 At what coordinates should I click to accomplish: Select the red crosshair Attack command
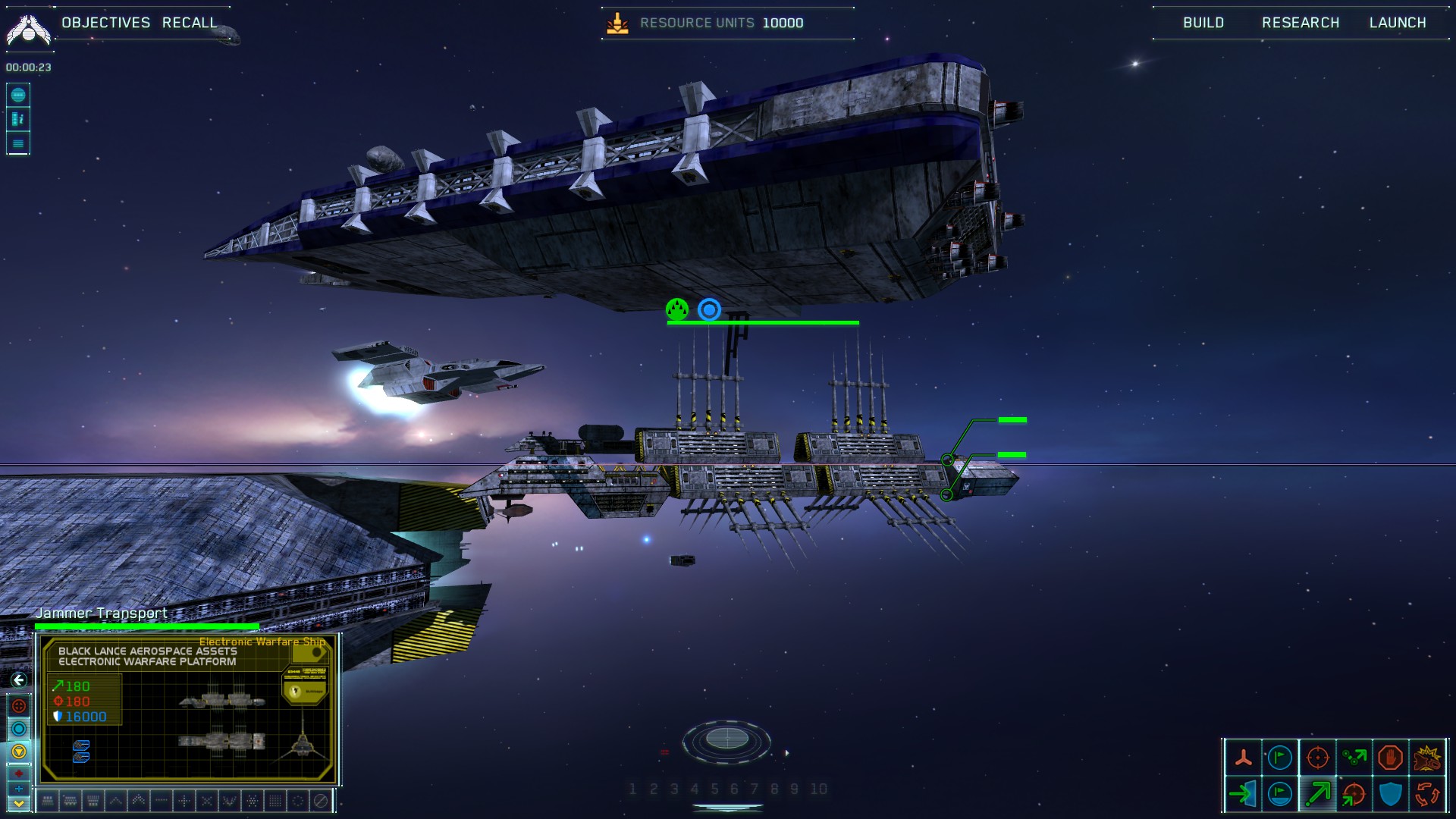pyautogui.click(x=1317, y=758)
